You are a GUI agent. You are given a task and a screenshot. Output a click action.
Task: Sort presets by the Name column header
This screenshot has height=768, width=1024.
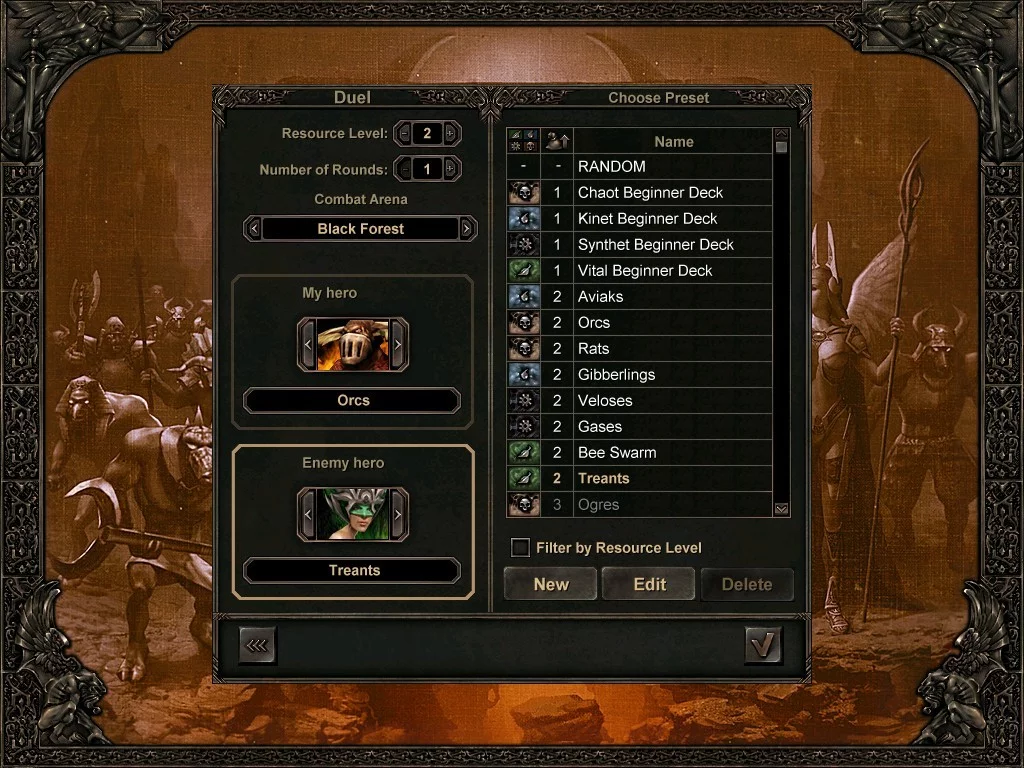(672, 142)
